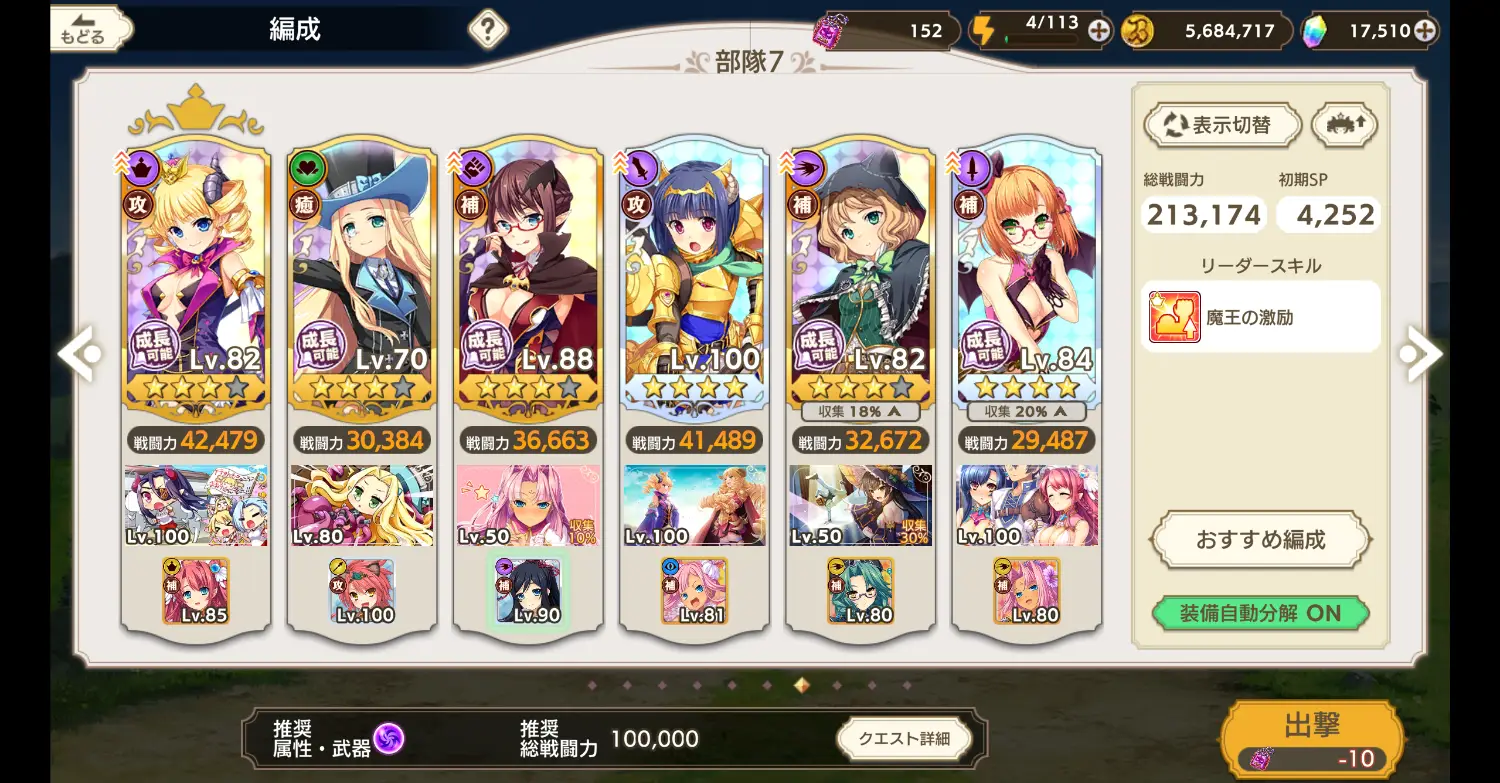Screen dimensions: 1500x783
Task: Switch to the next squad arrow
Action: click(1420, 353)
